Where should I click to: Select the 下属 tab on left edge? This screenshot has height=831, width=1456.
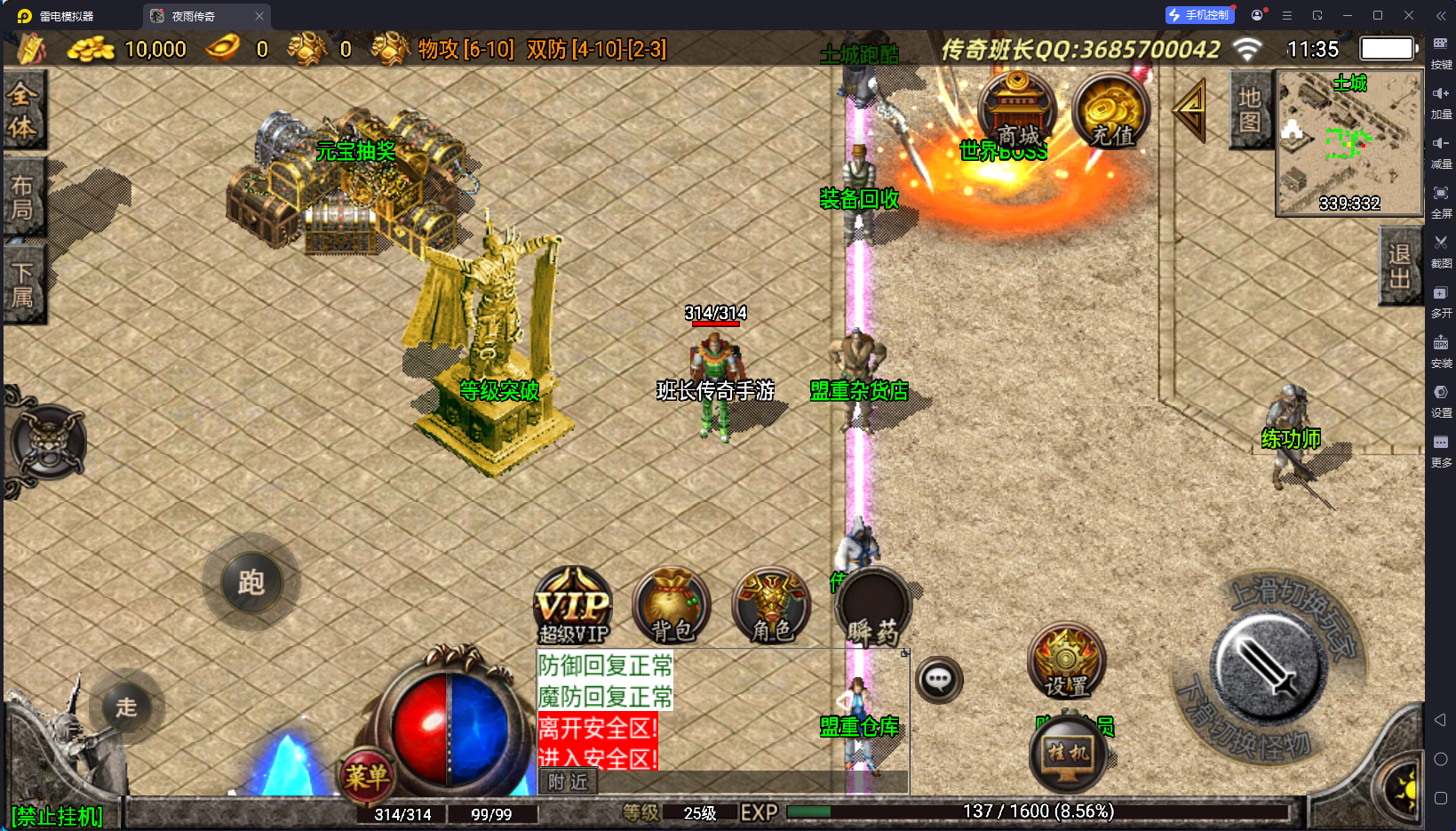(23, 284)
